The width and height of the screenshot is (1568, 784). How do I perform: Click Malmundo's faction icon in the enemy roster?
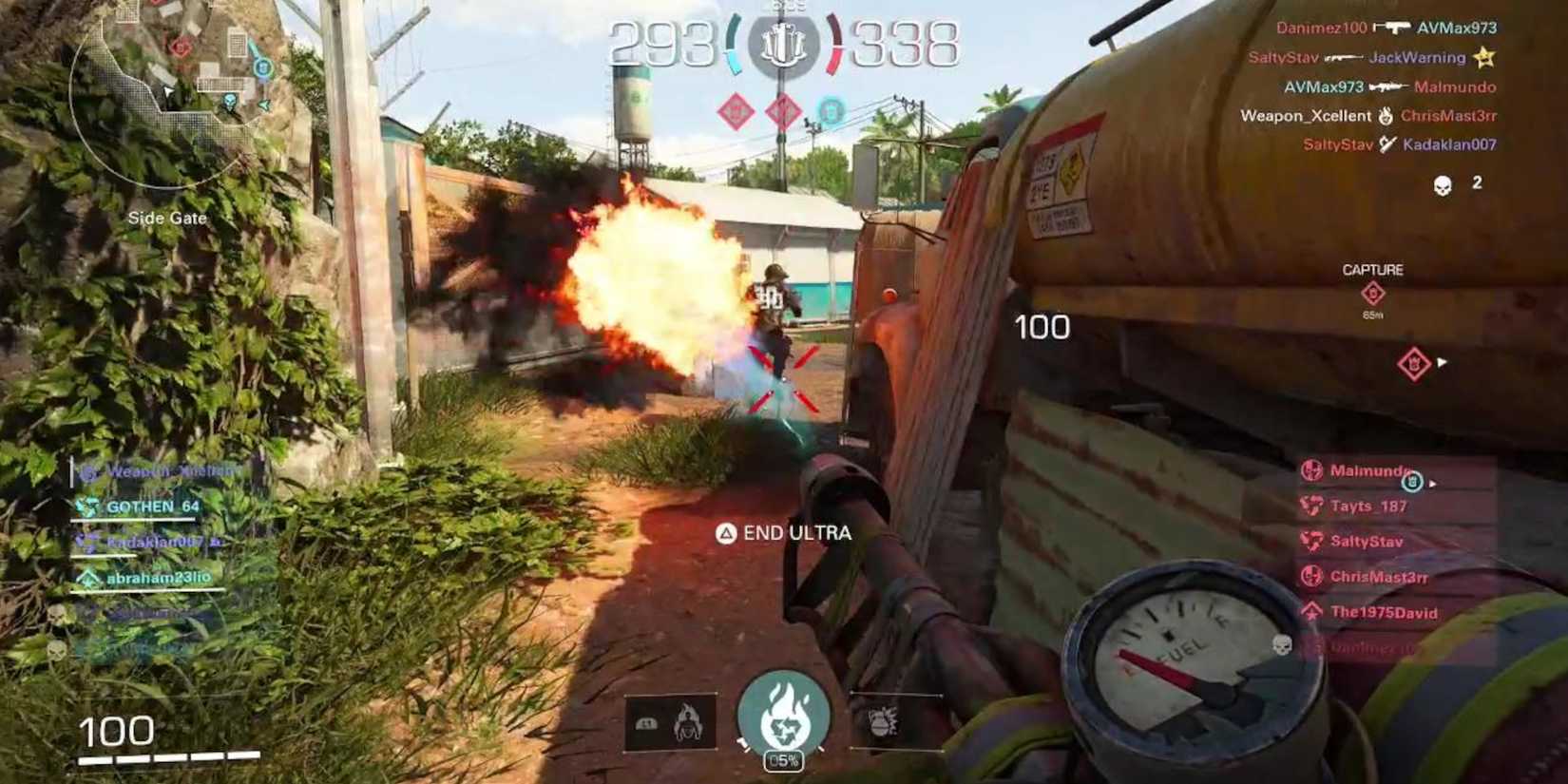tap(1314, 468)
